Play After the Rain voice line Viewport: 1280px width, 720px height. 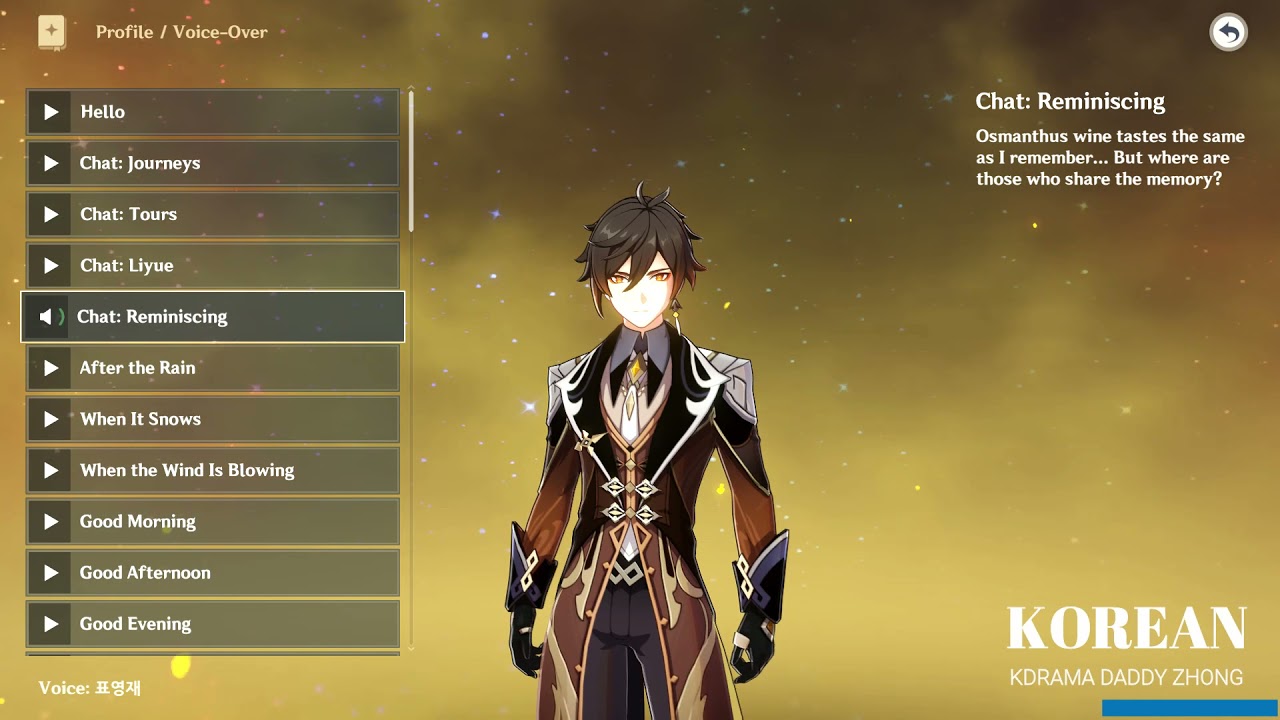(x=212, y=368)
